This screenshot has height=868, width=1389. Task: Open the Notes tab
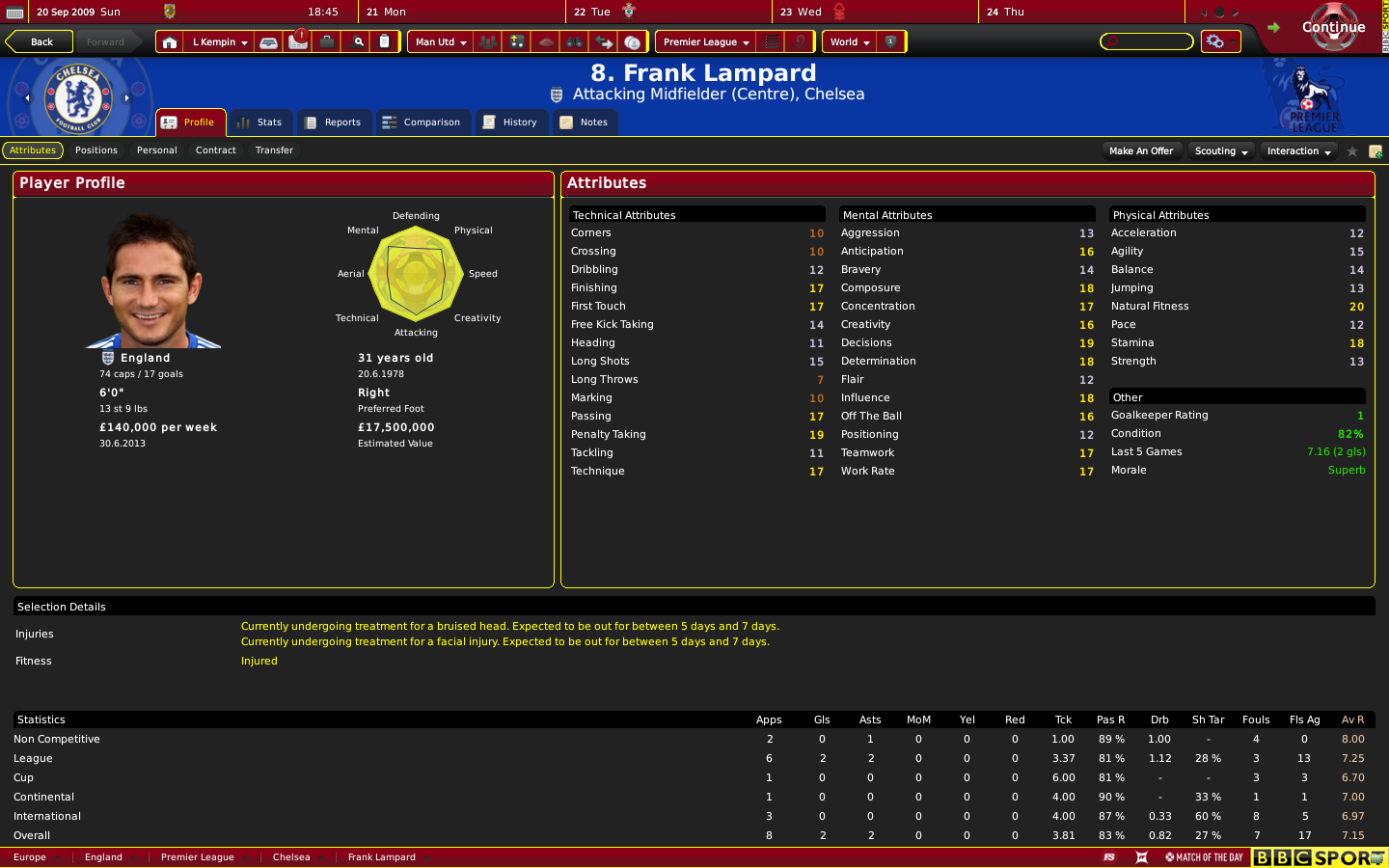585,122
